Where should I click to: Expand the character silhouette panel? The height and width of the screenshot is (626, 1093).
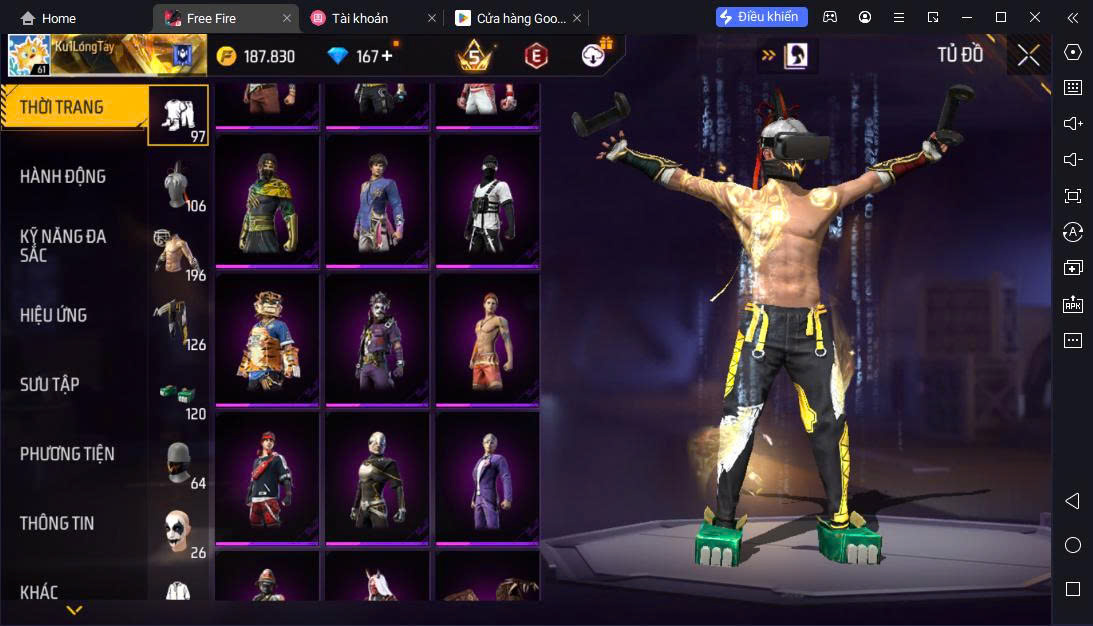[x=795, y=56]
